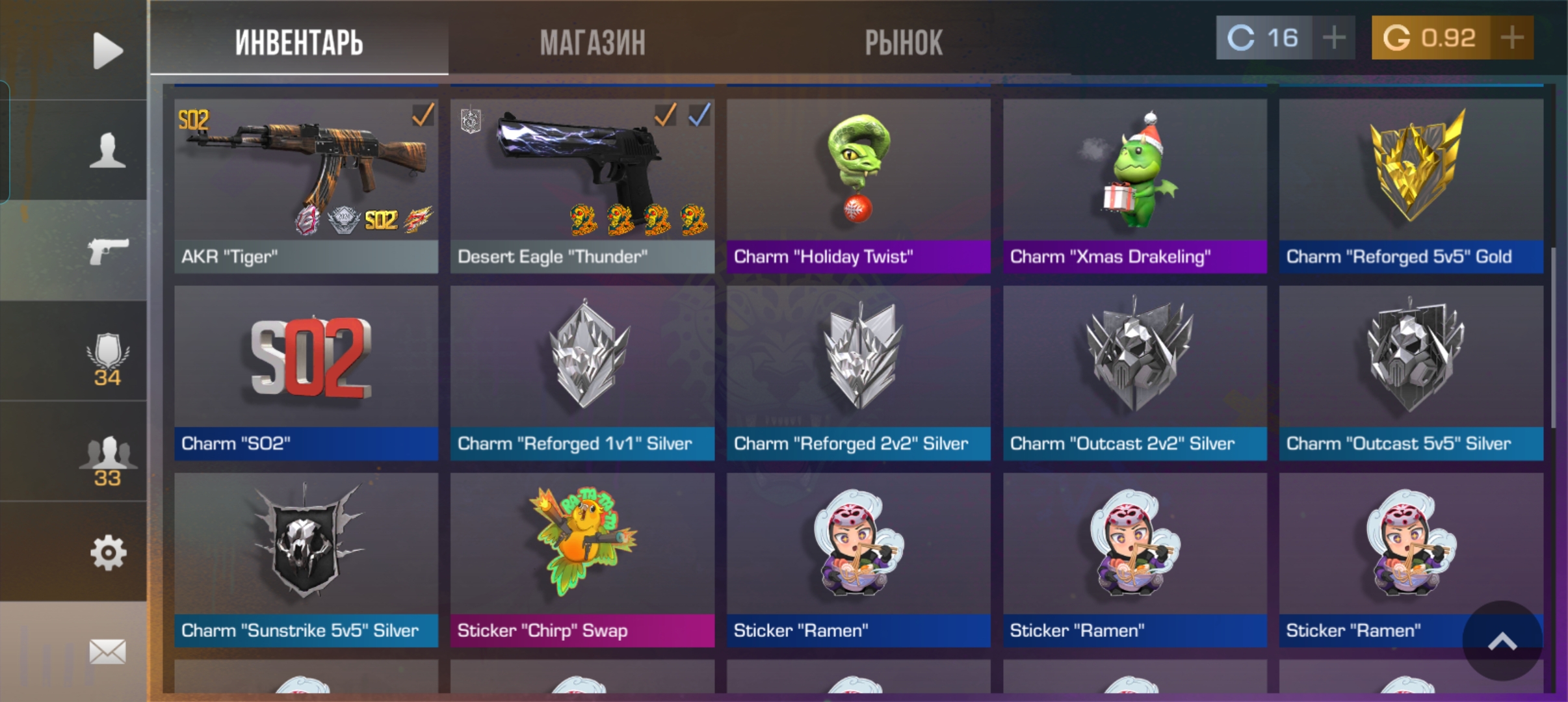Check the envelope mail inbox
Image resolution: width=1568 pixels, height=702 pixels.
(x=107, y=651)
